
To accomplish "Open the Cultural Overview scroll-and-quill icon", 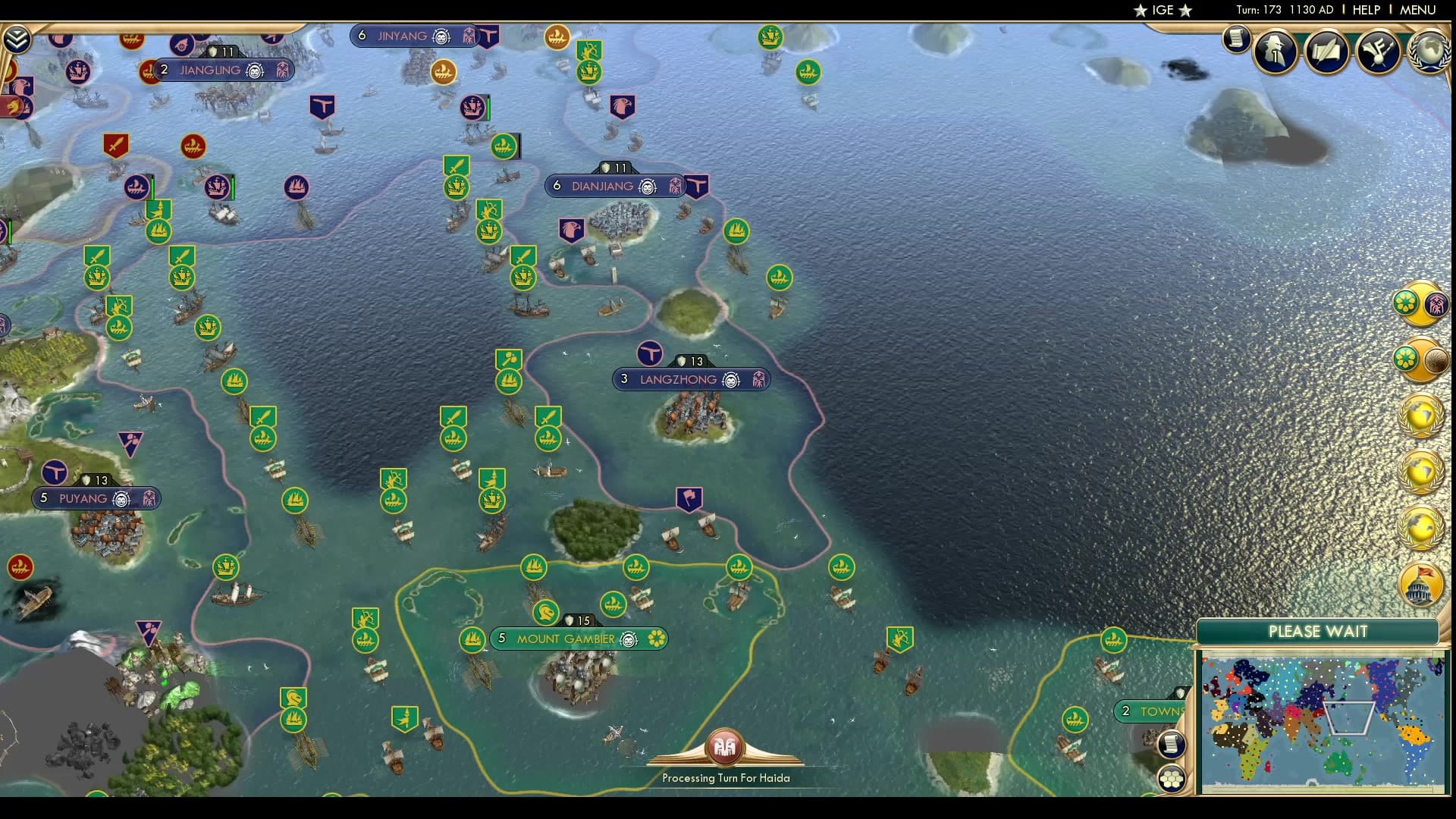I will click(x=1326, y=52).
